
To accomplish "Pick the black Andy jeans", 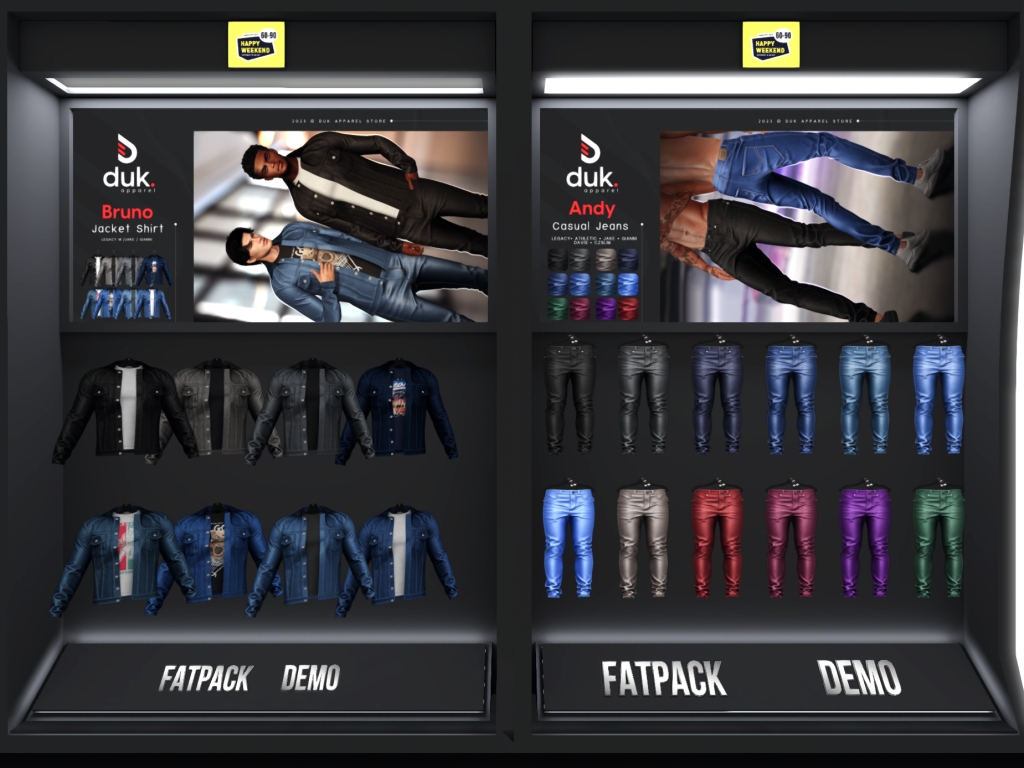I will 570,397.
